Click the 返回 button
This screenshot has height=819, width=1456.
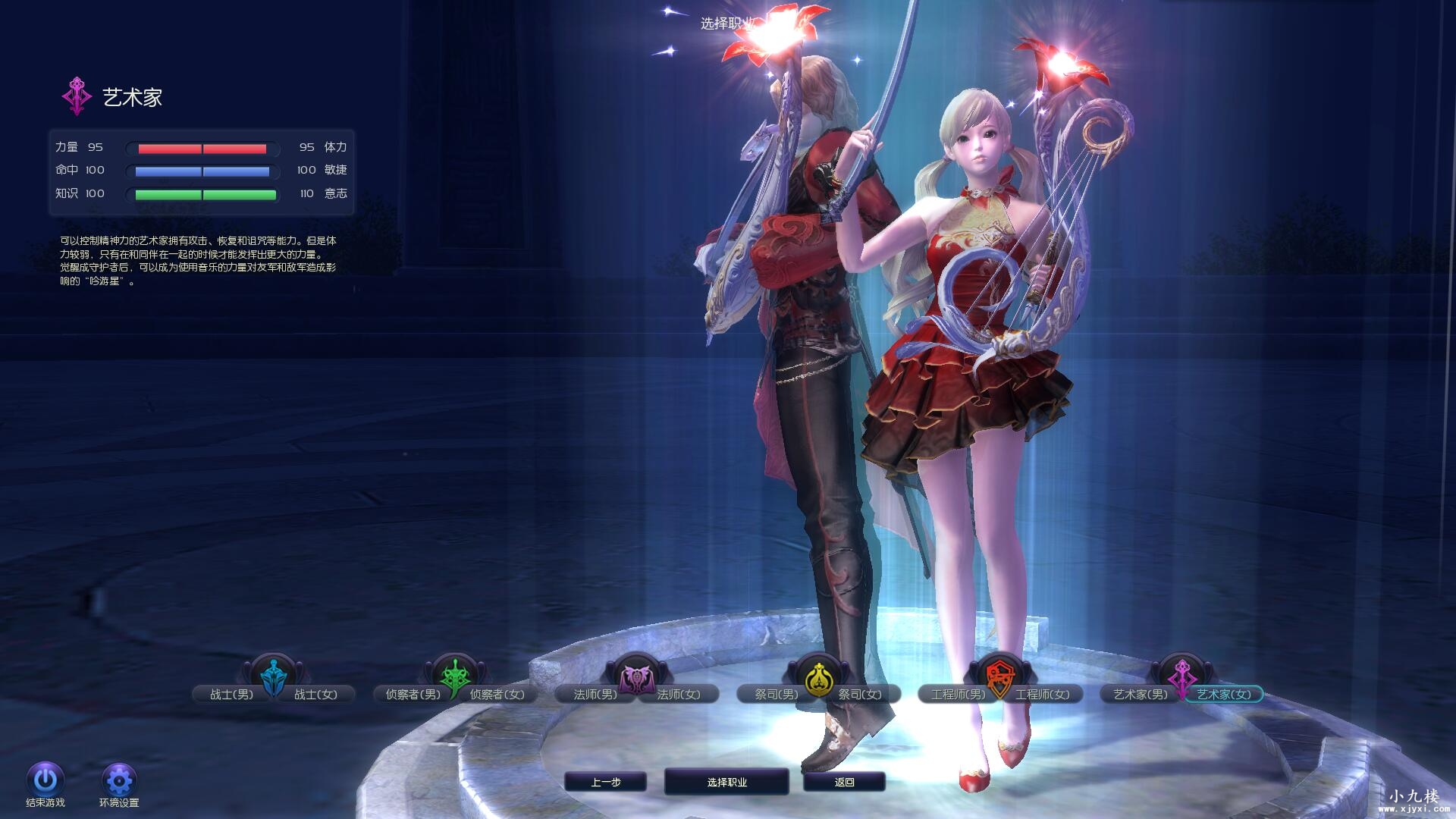click(x=844, y=782)
